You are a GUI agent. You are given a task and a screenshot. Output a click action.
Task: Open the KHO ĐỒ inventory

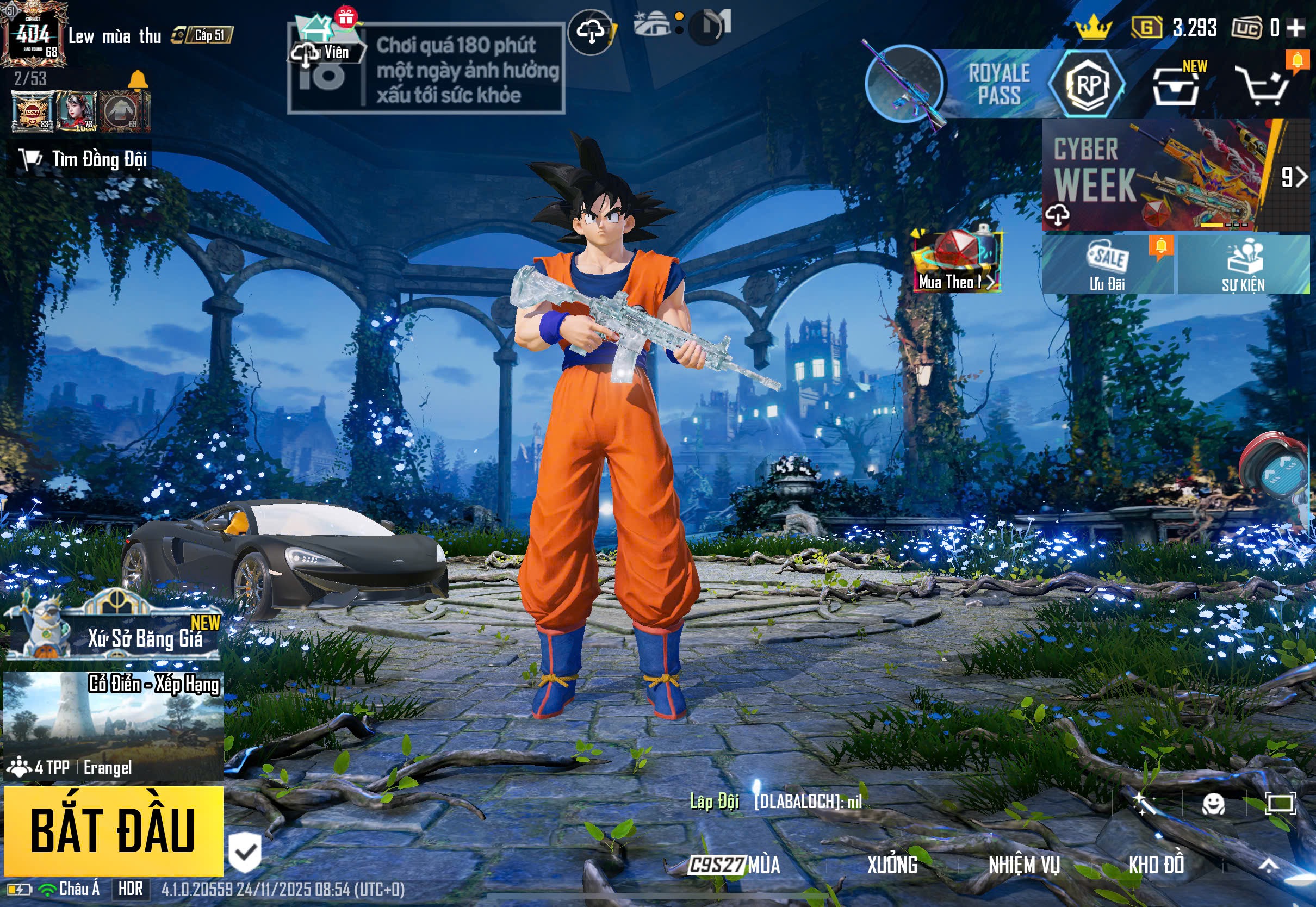1156,865
